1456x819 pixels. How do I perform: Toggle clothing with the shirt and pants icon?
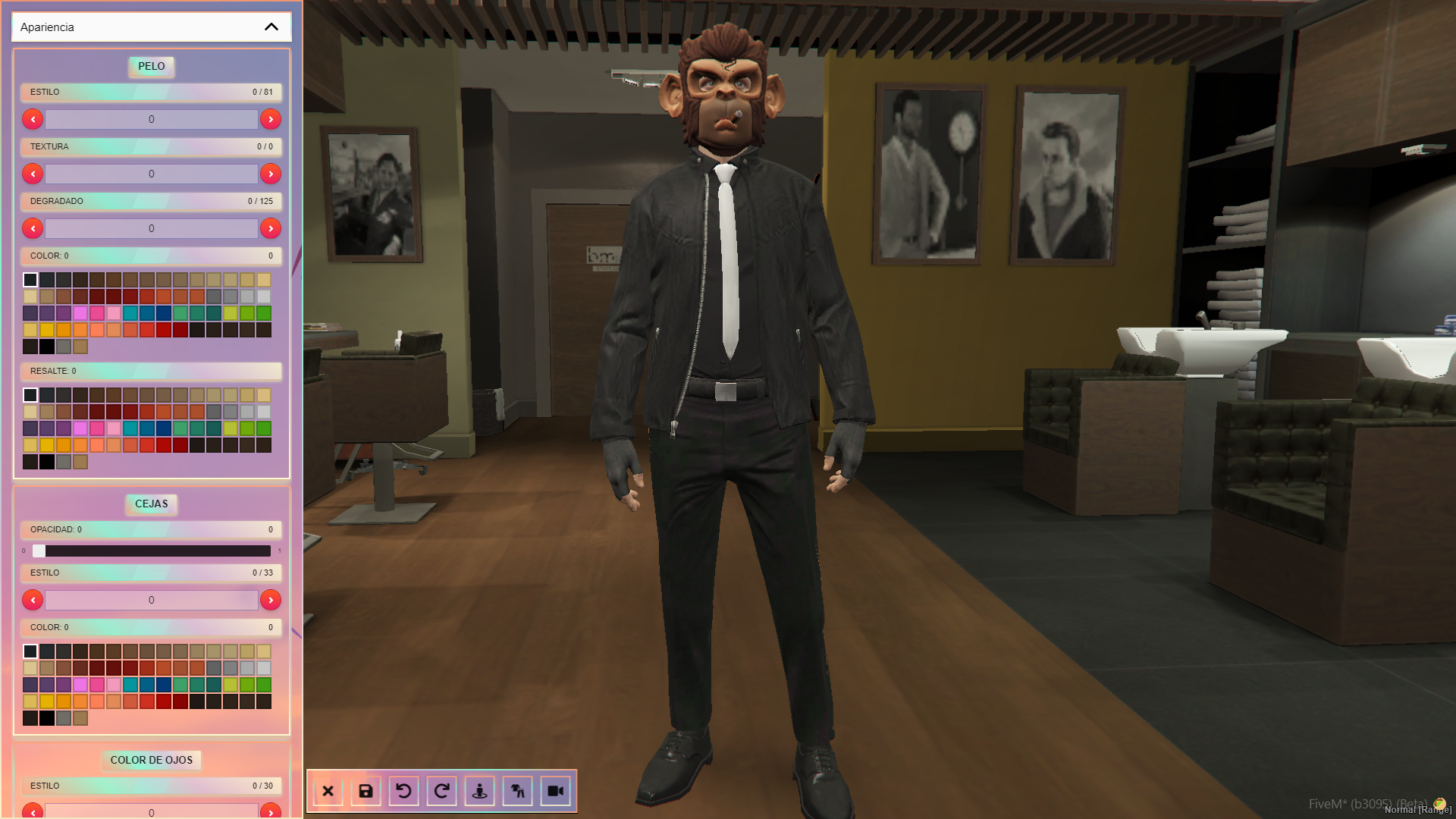[518, 791]
